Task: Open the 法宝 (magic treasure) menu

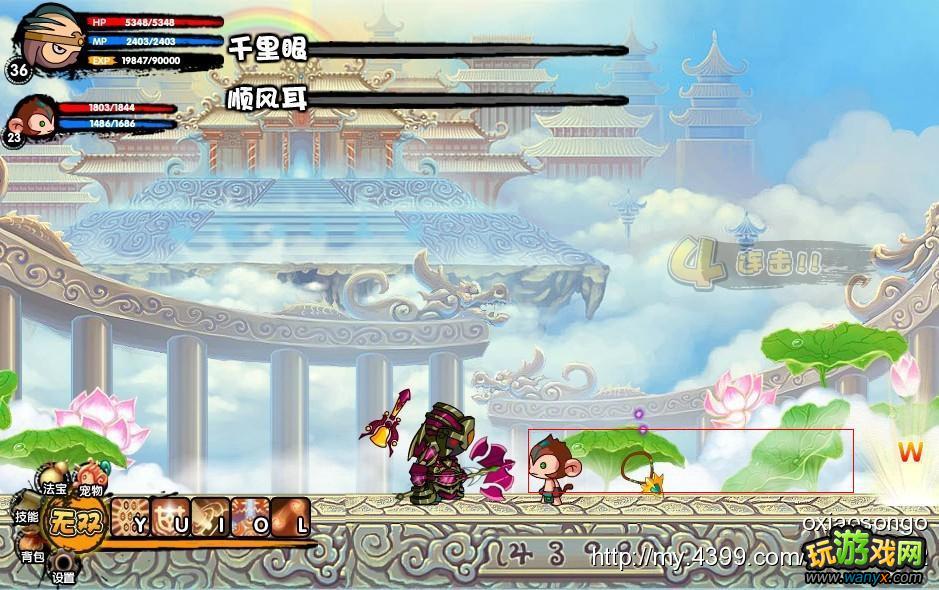Action: [54, 490]
